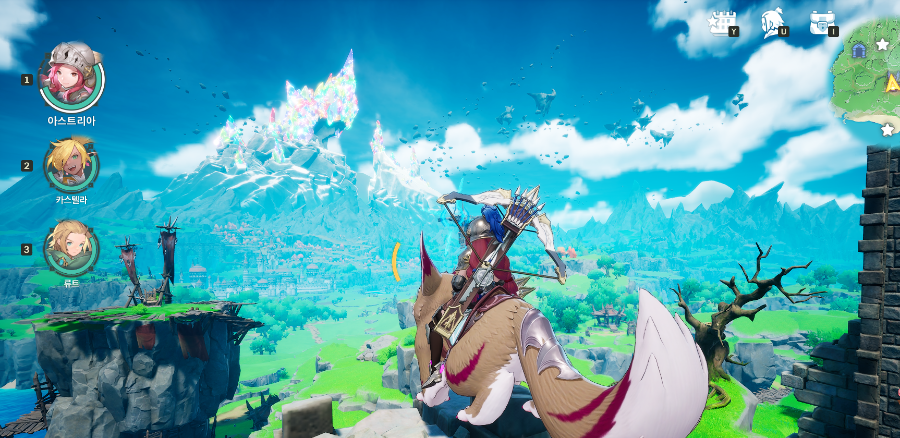
Task: Open the backpack inventory icon
Action: tap(821, 22)
